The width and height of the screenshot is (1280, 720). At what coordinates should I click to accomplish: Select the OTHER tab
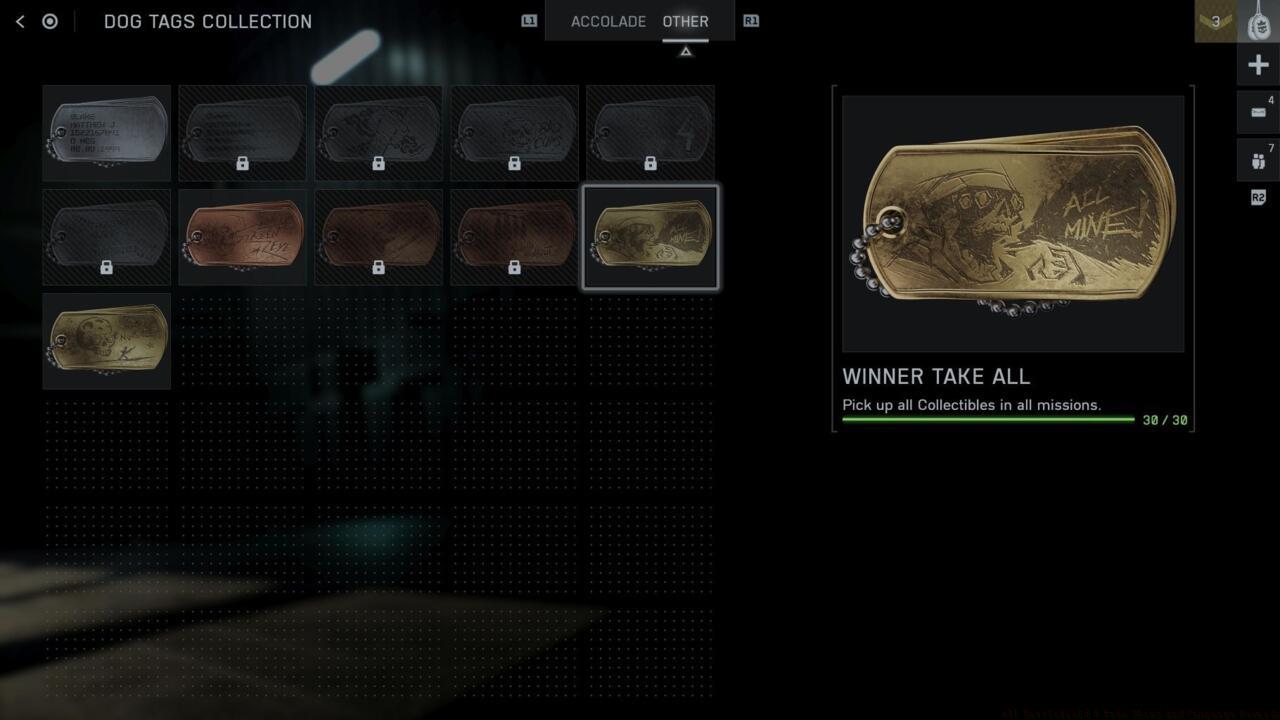[x=686, y=21]
